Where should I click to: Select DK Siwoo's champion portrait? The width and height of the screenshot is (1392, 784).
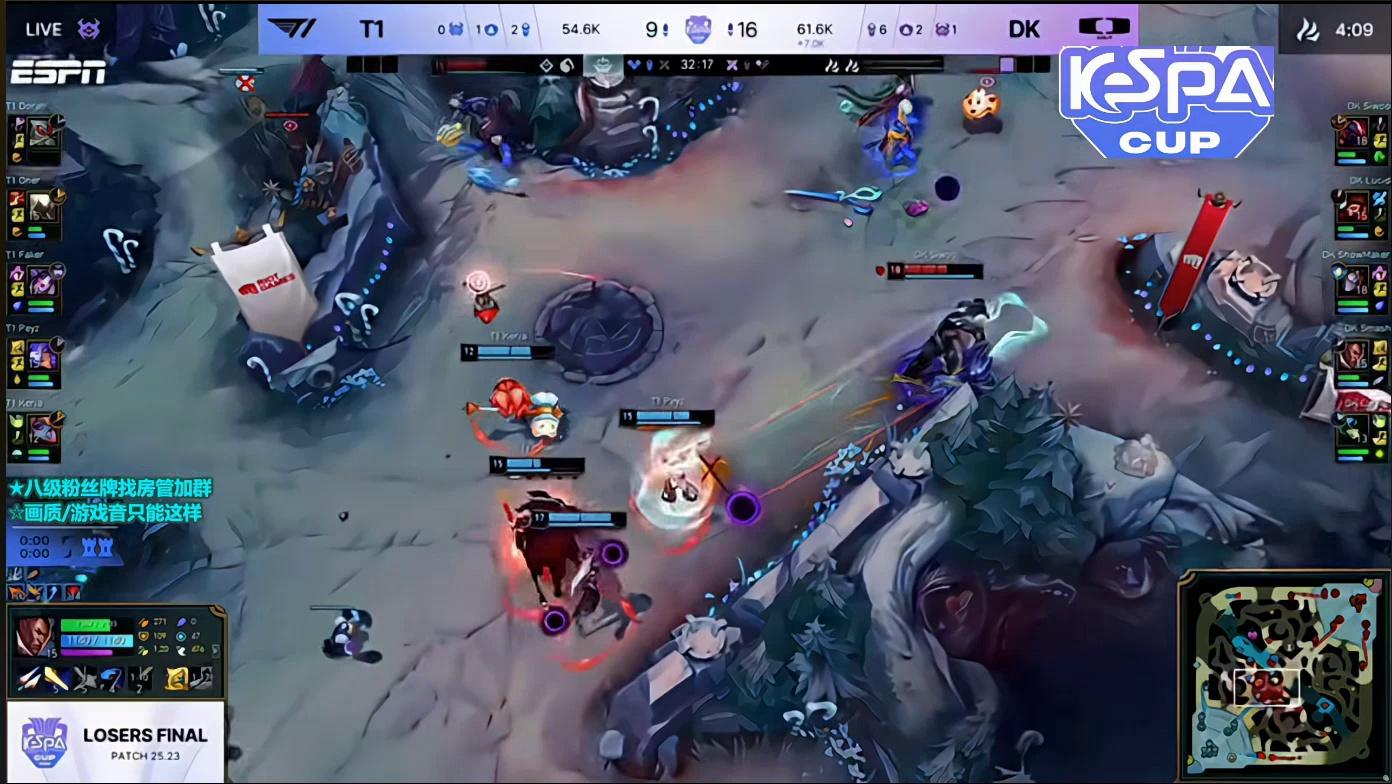pyautogui.click(x=1353, y=133)
